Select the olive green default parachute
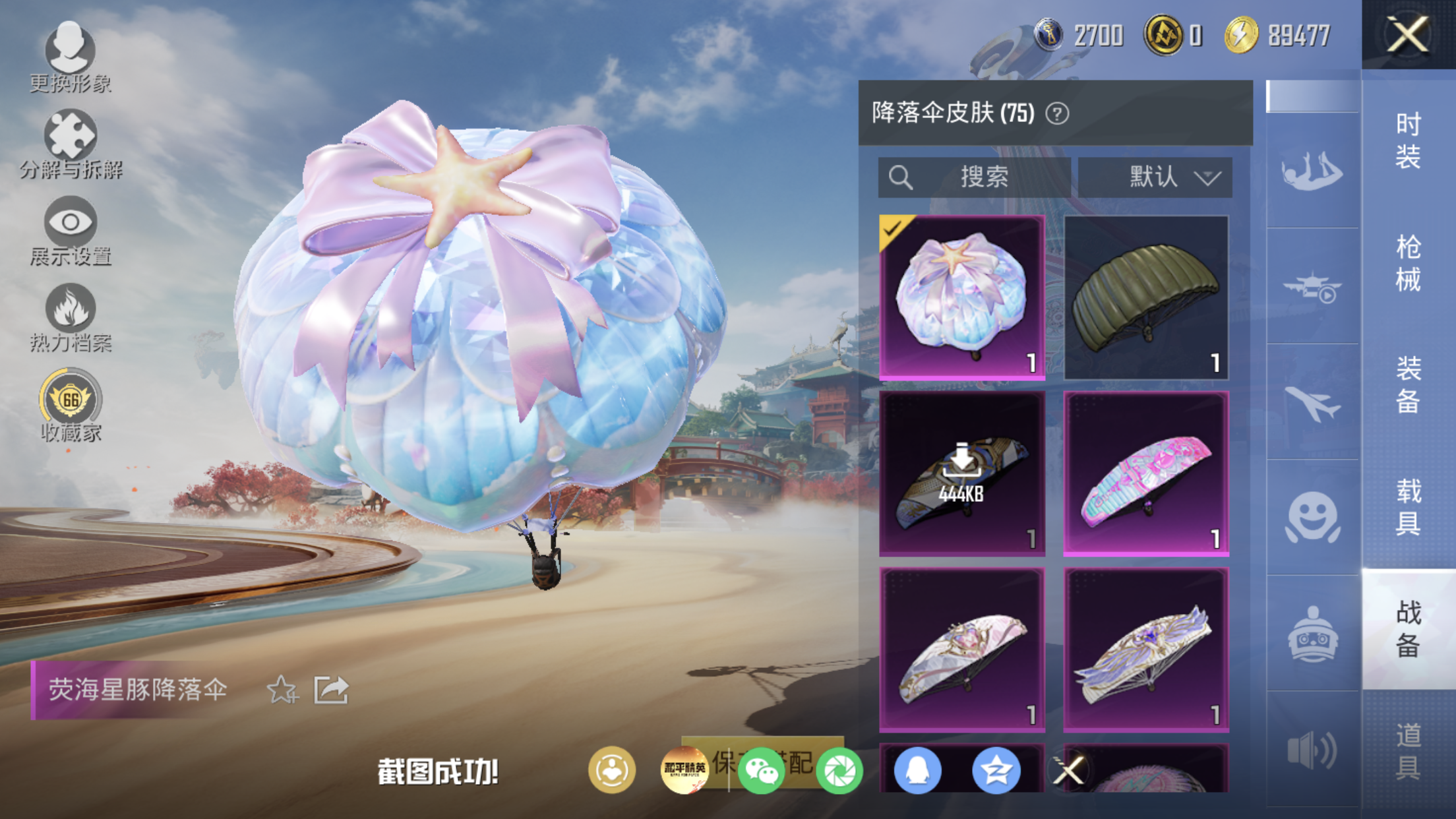 [1146, 297]
